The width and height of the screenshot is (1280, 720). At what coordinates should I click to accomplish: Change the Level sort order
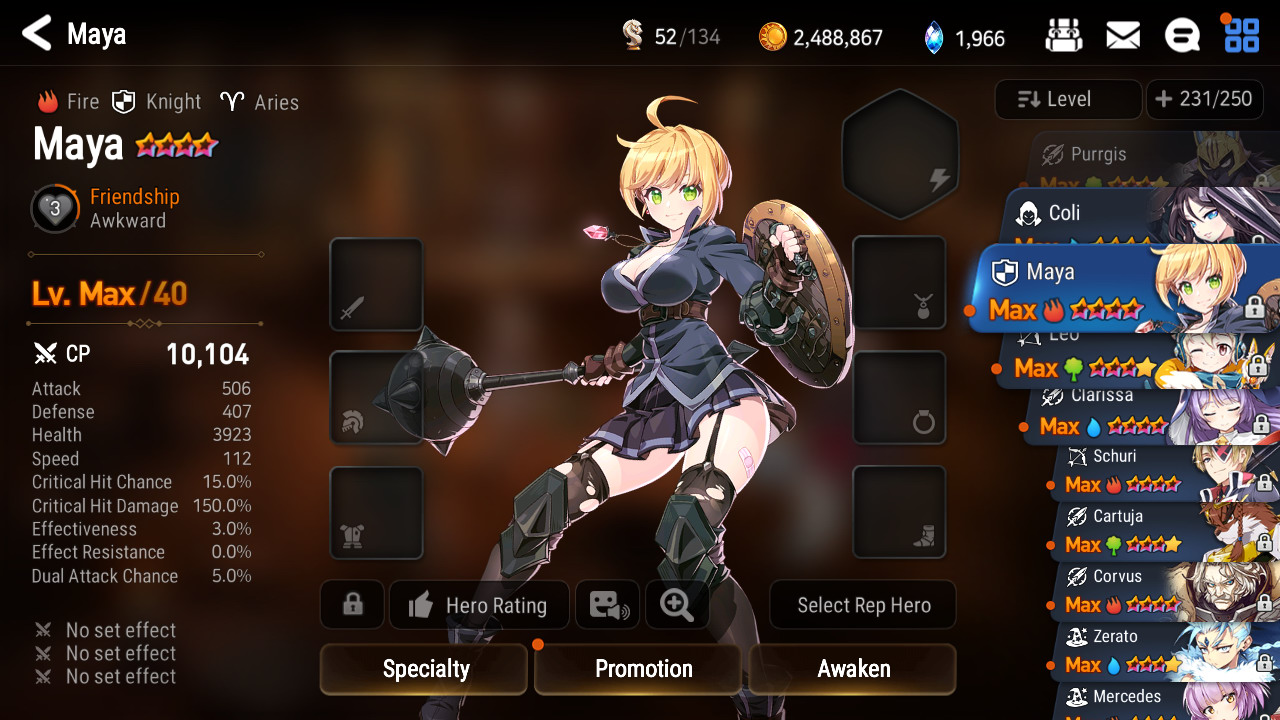click(1068, 99)
